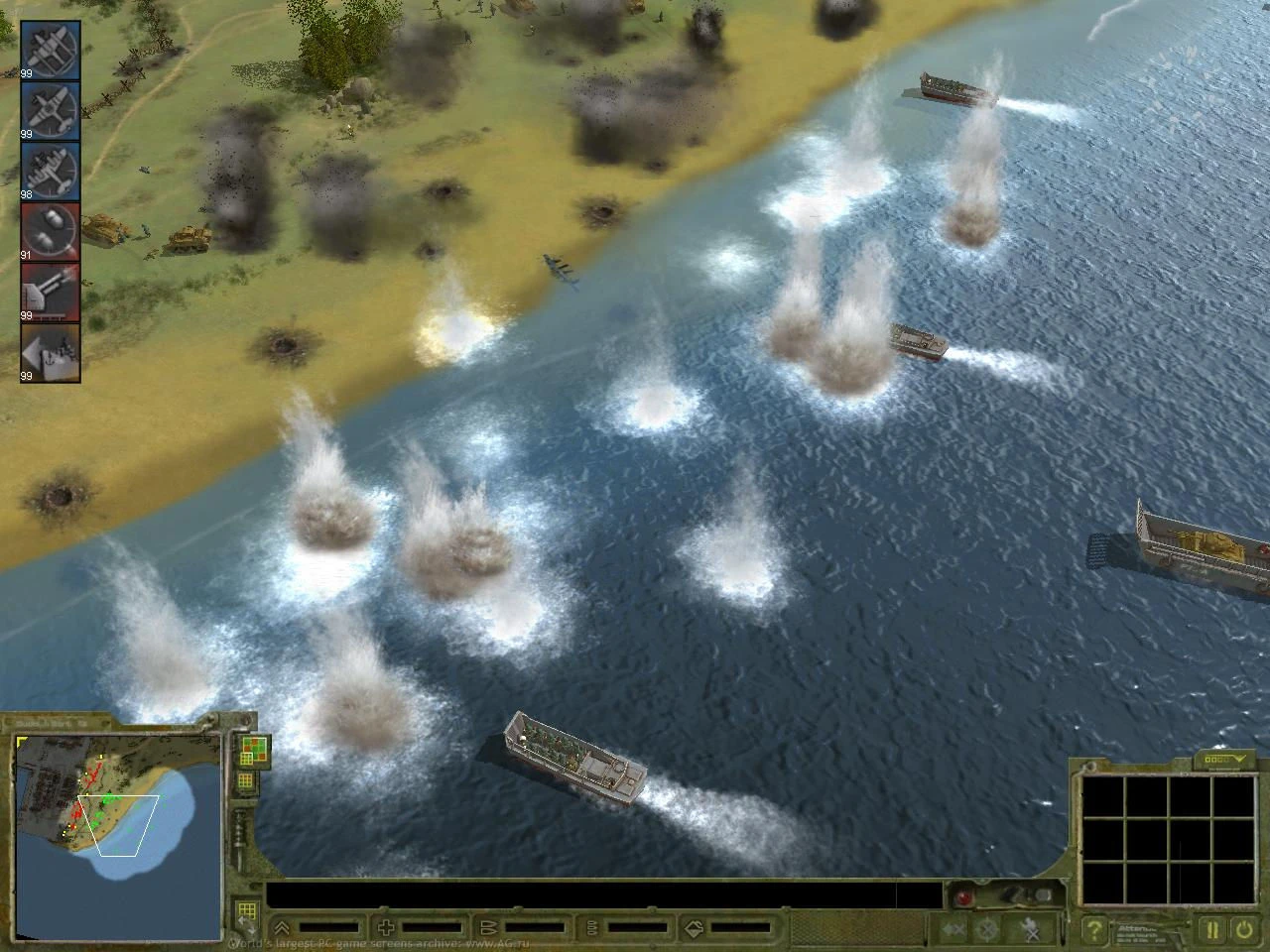Screen dimensions: 1270x952
Task: Select the artillery barrage support icon
Action: click(50, 294)
